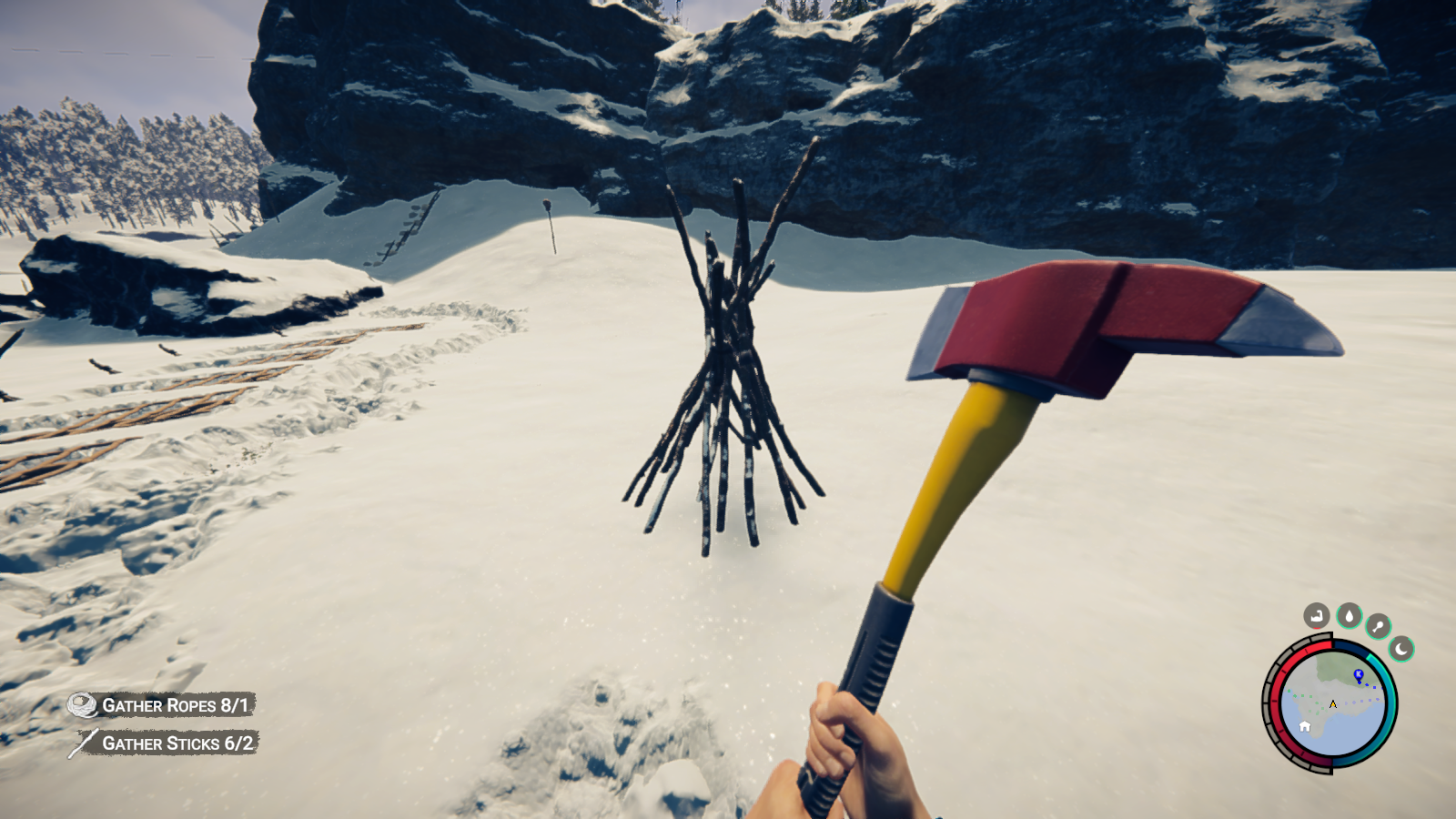
Task: Click the torch stake on the snowy hill
Action: [551, 223]
